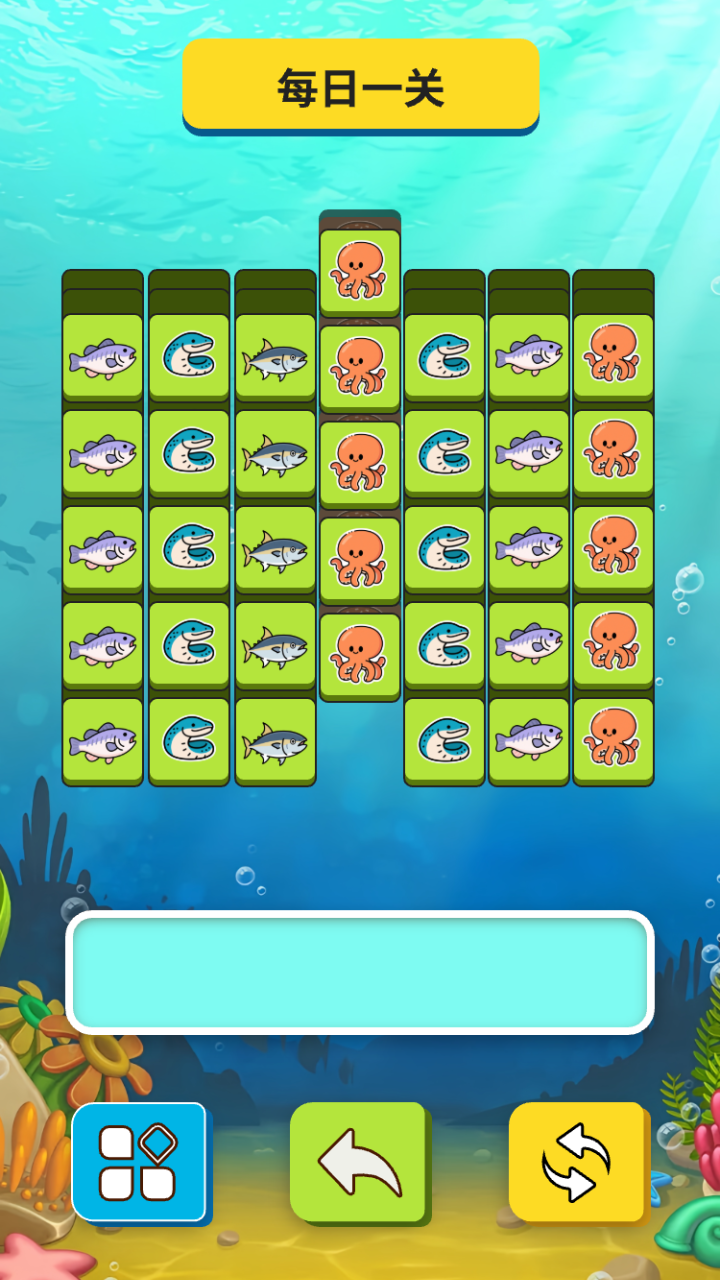Undo the last move with the green arrow

click(x=359, y=1162)
